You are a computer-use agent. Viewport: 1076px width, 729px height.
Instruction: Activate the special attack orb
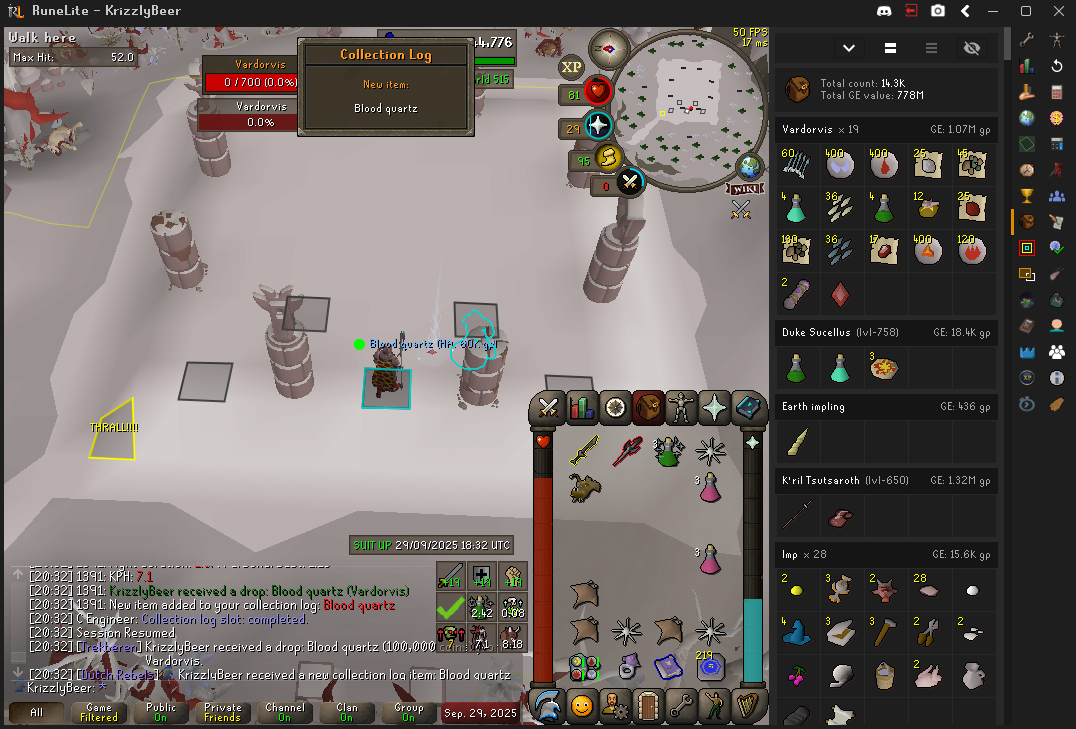tap(630, 182)
